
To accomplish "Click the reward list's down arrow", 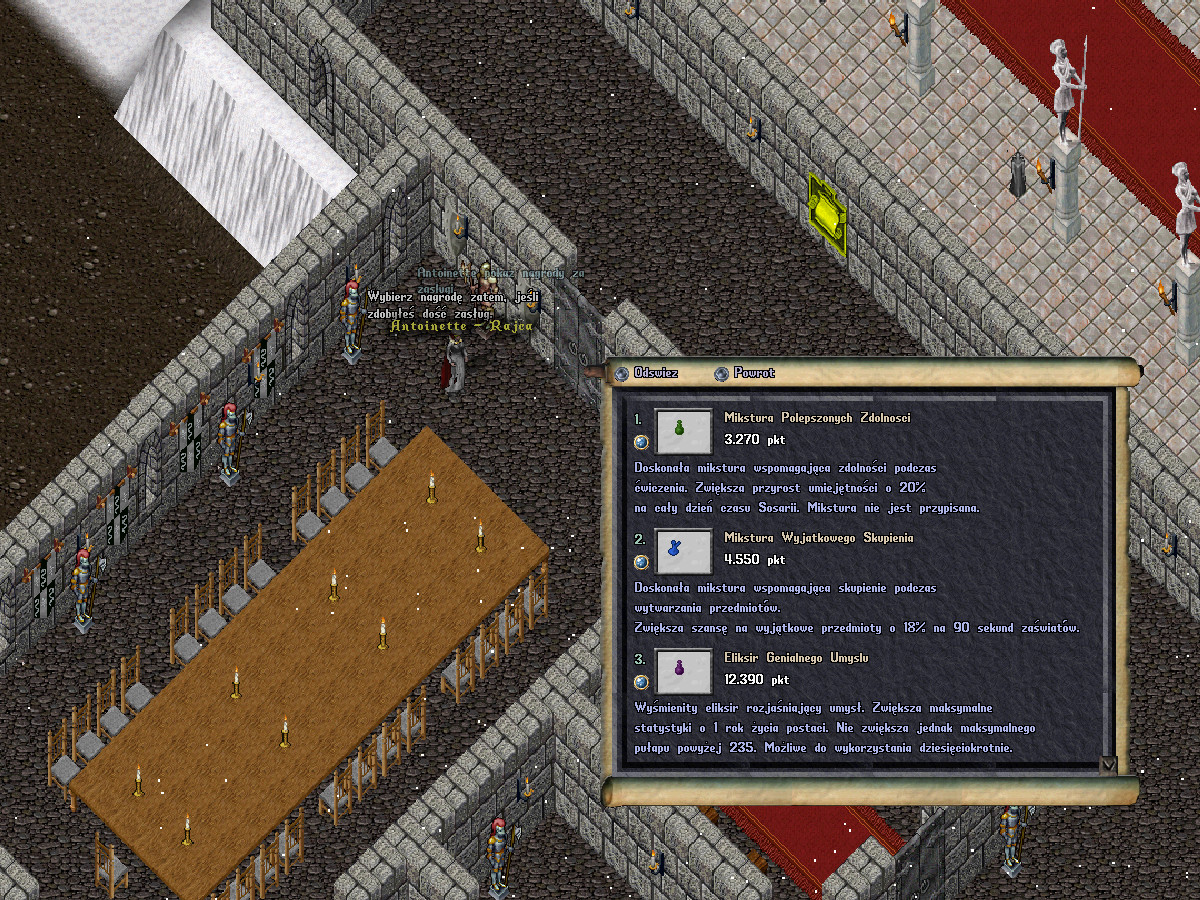I will tap(1107, 764).
